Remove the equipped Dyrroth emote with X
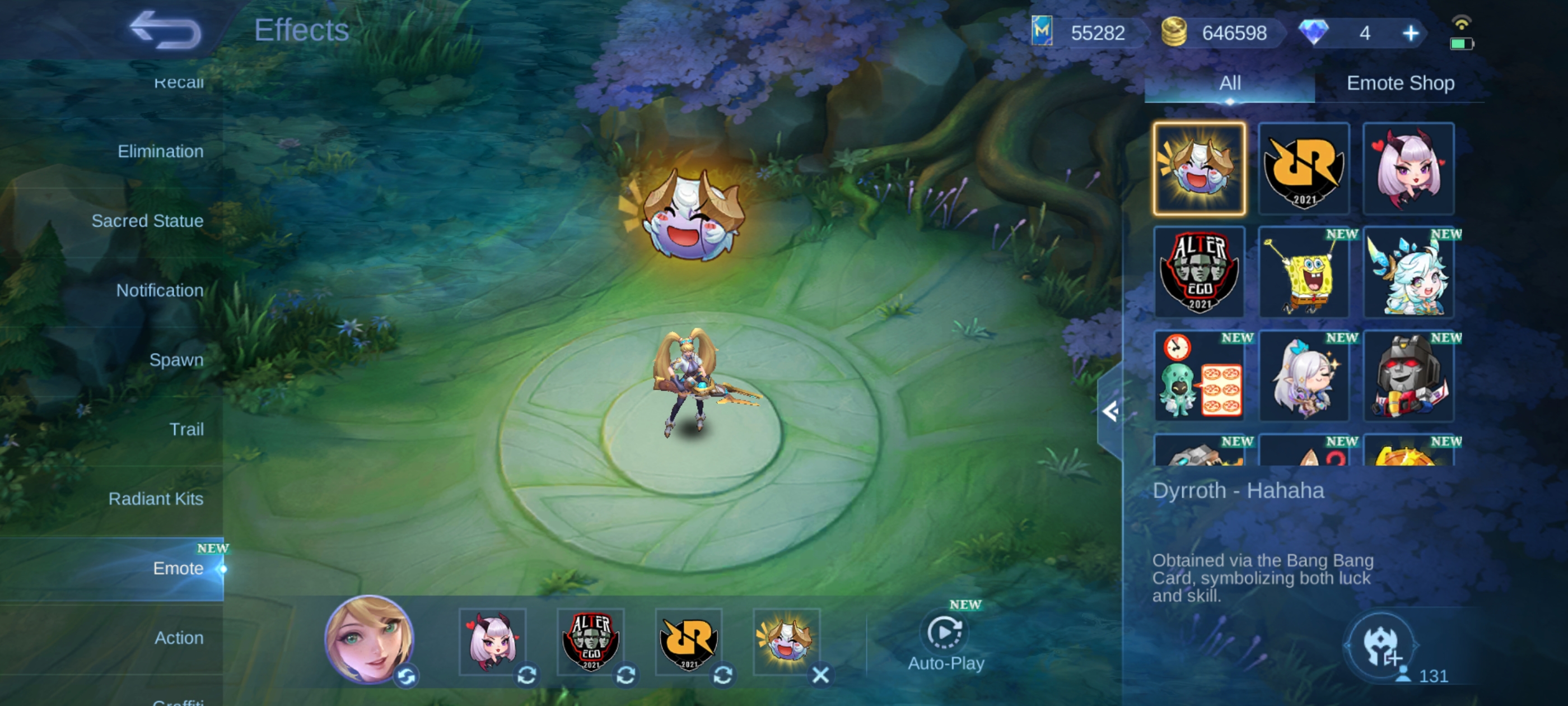Screen dimensions: 1568x706 click(x=820, y=674)
